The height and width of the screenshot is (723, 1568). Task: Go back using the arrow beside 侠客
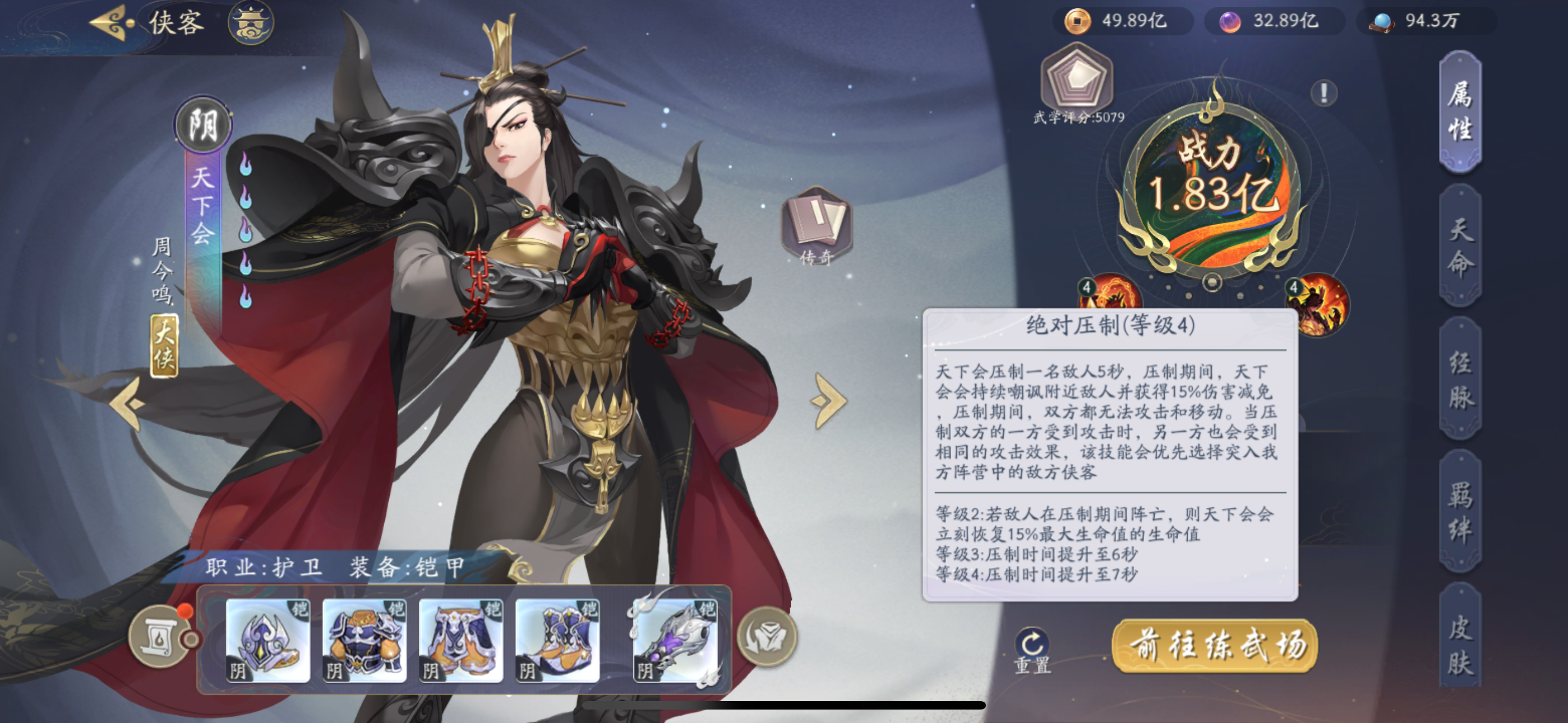tap(112, 23)
